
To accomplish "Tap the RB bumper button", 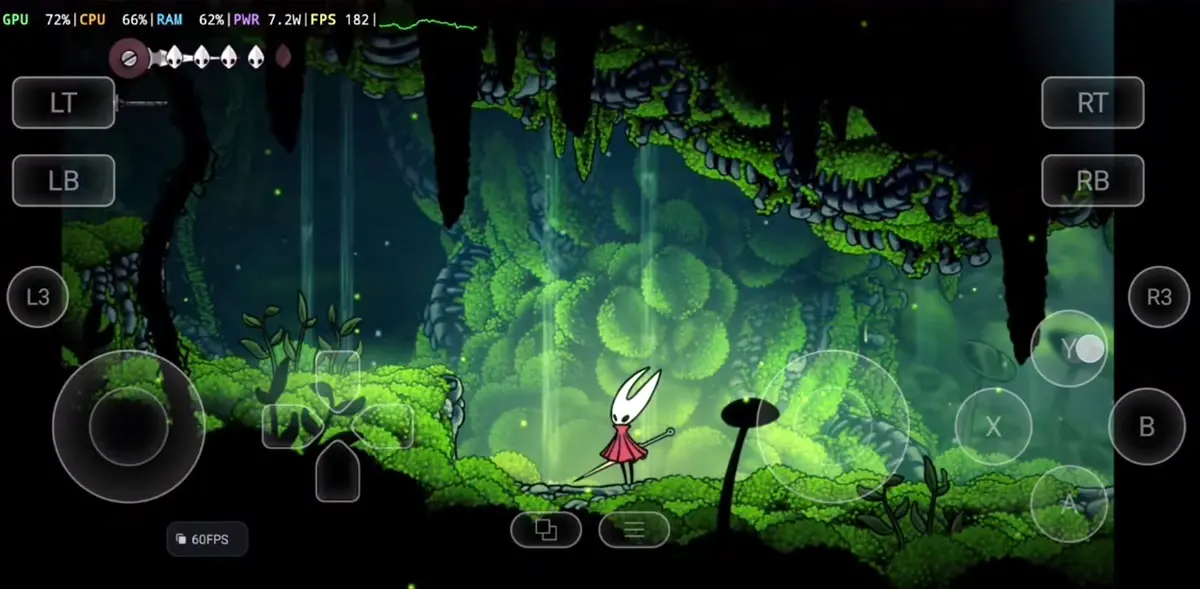I will (x=1092, y=180).
